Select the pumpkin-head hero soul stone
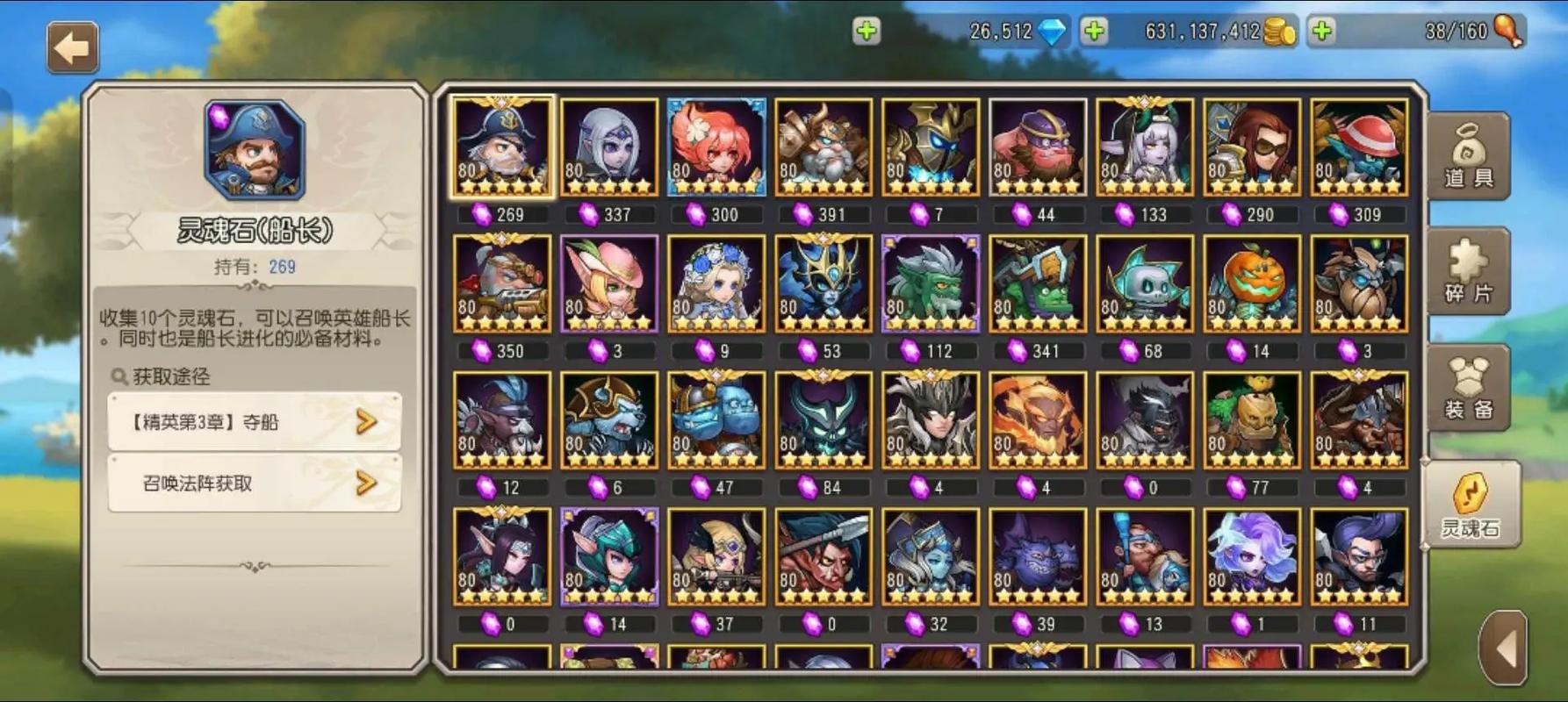This screenshot has height=702, width=1568. (1251, 283)
